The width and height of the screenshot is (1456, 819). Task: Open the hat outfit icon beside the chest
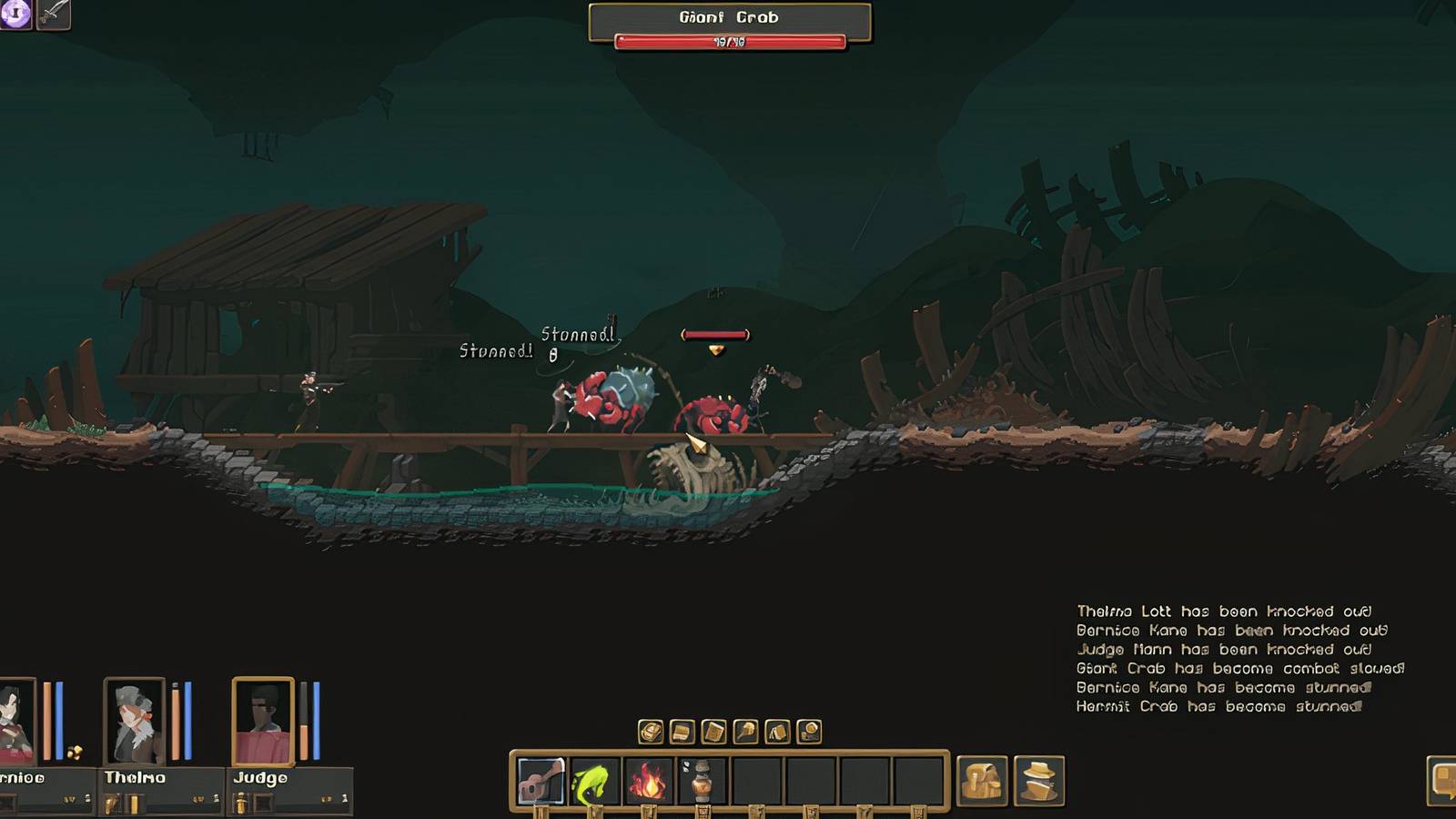1037,781
